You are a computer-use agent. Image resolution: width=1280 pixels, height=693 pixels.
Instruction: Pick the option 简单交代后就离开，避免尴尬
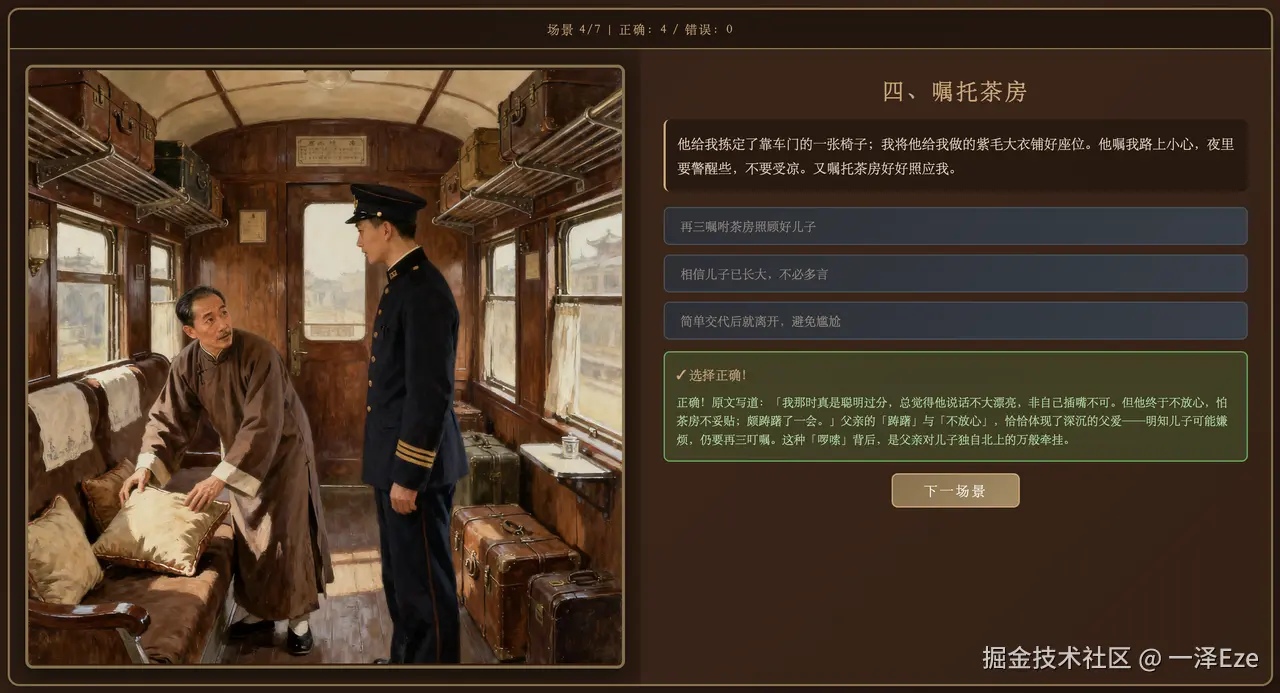[x=955, y=321]
